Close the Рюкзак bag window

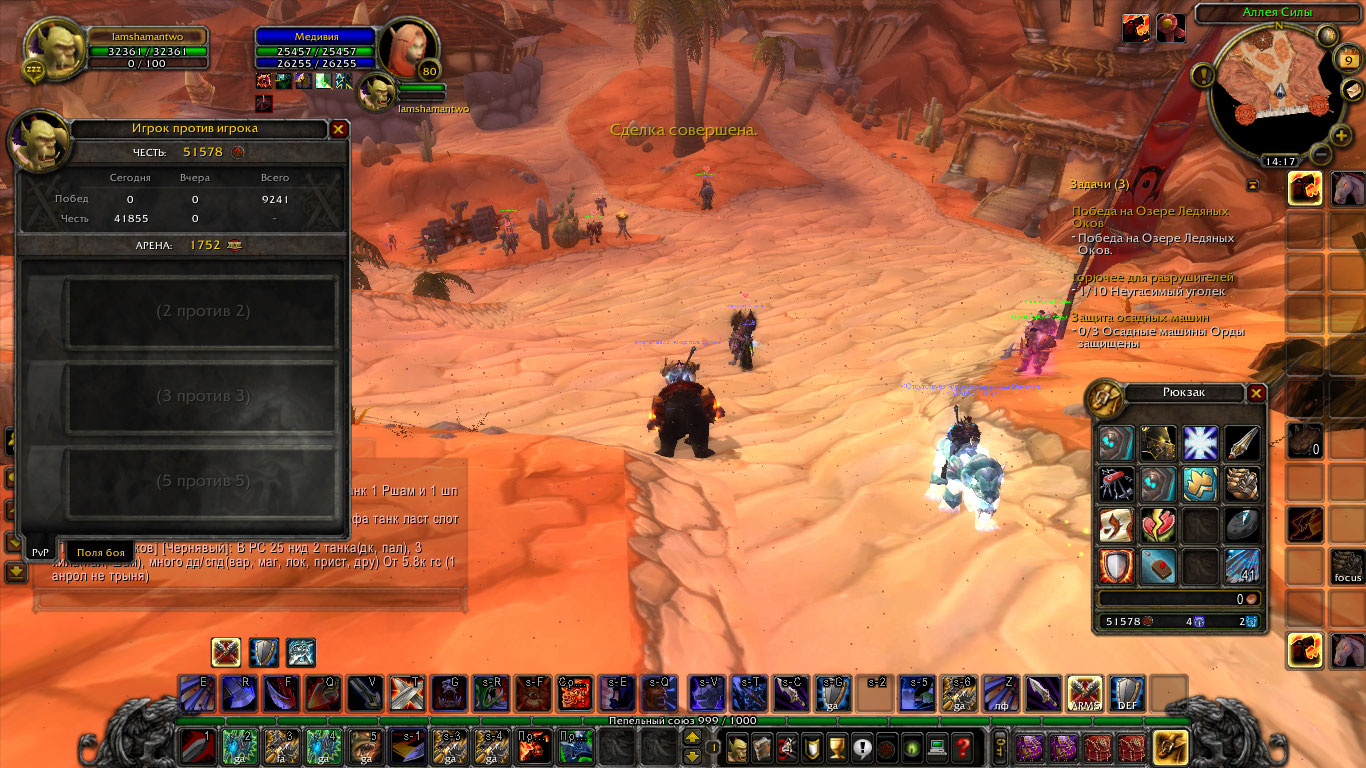1257,393
